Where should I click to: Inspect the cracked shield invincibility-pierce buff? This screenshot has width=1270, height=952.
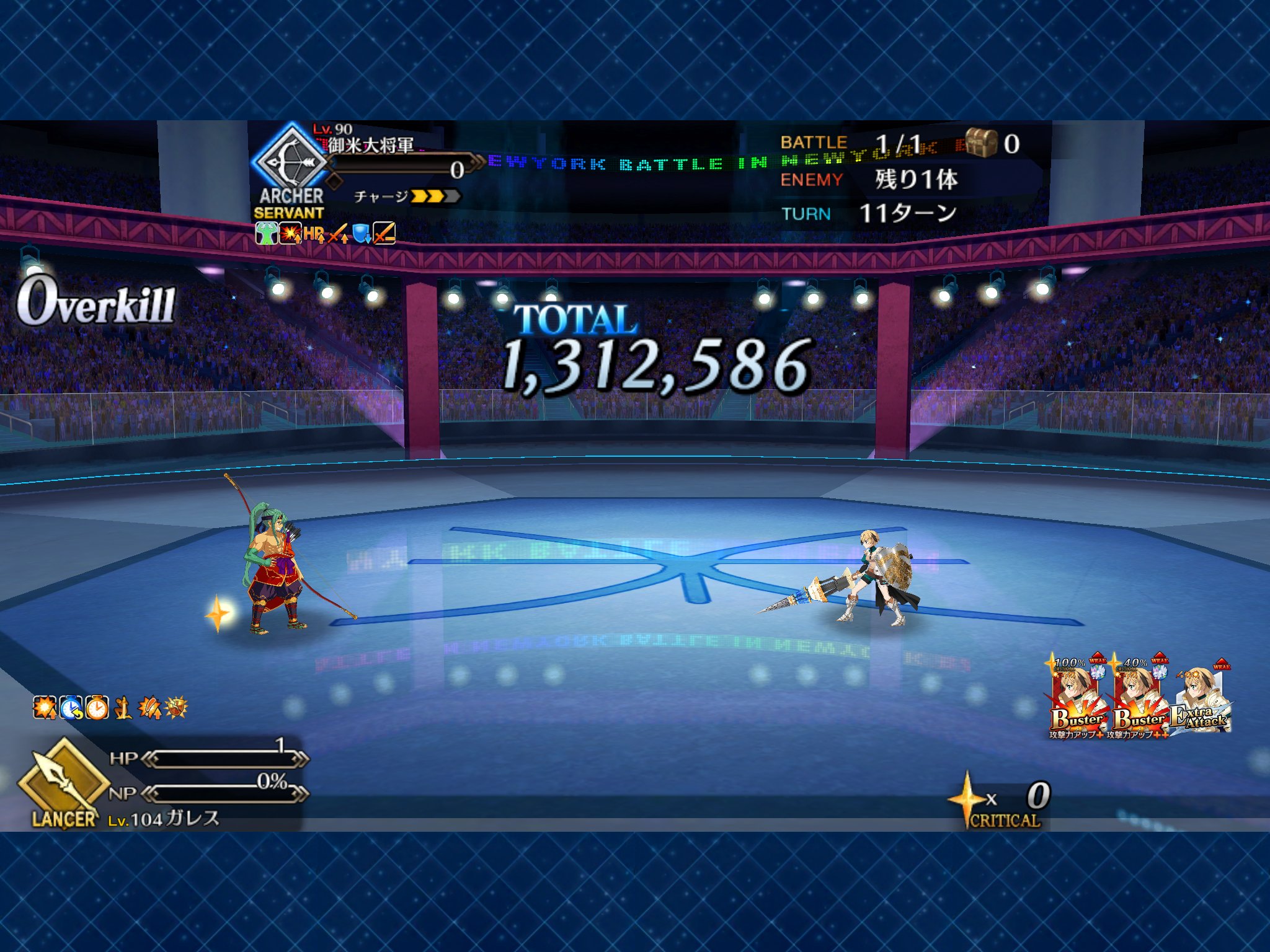[176, 708]
